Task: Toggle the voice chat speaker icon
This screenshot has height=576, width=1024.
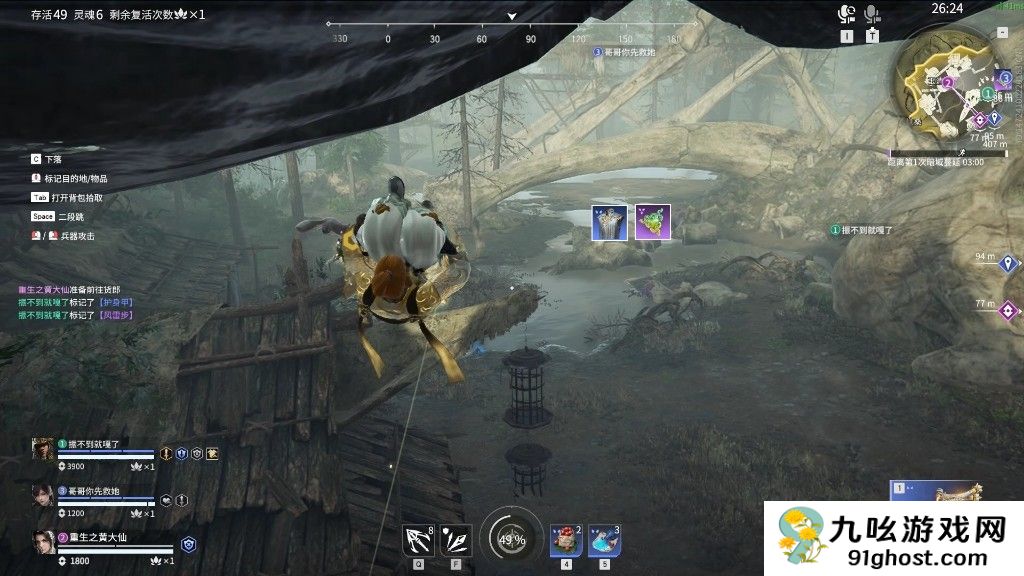Action: point(847,14)
